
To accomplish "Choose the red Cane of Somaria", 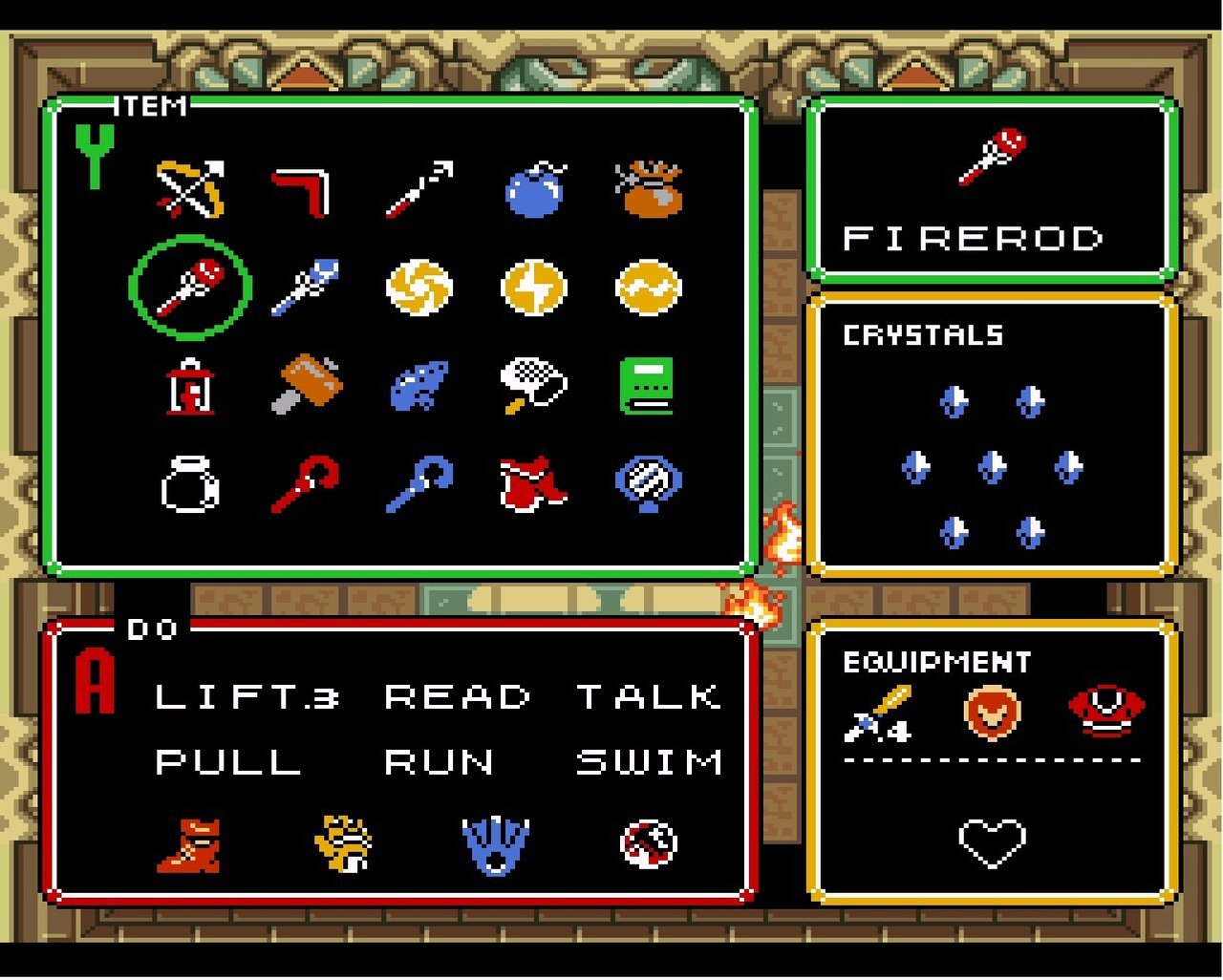I will [x=305, y=484].
